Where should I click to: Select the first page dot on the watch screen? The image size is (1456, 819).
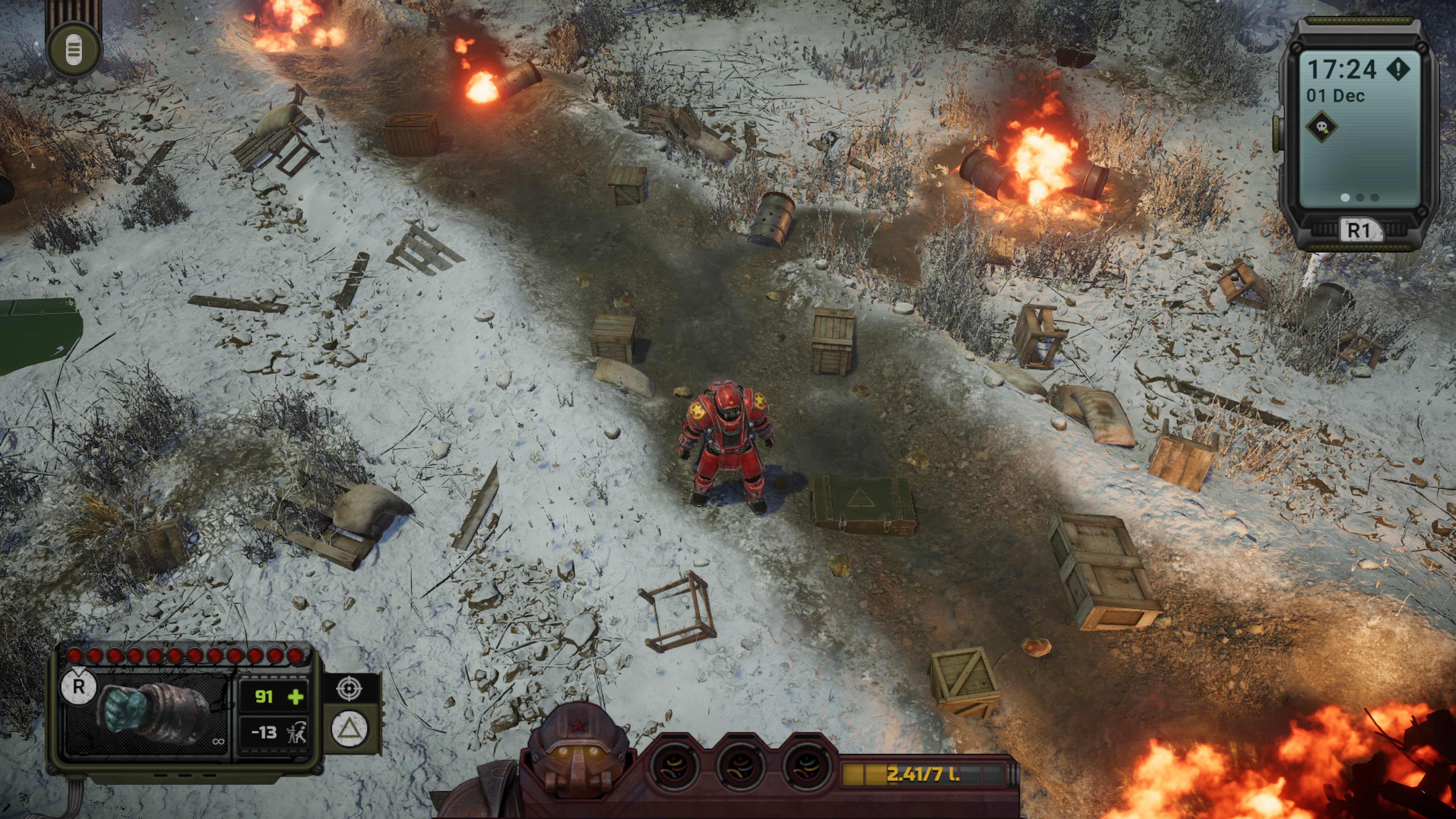click(1345, 198)
